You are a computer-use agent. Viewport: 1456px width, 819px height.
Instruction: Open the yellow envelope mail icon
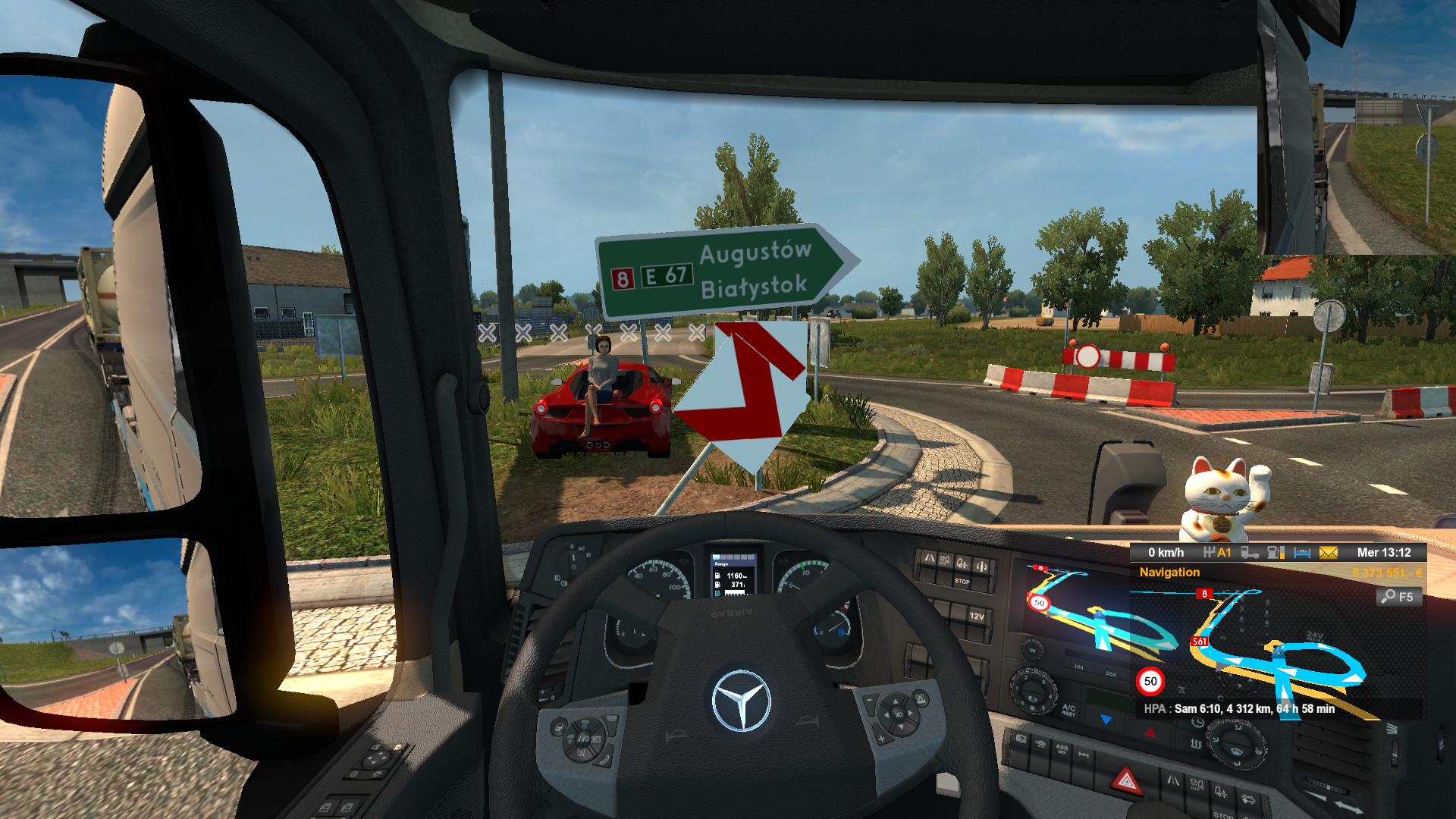(x=1328, y=553)
